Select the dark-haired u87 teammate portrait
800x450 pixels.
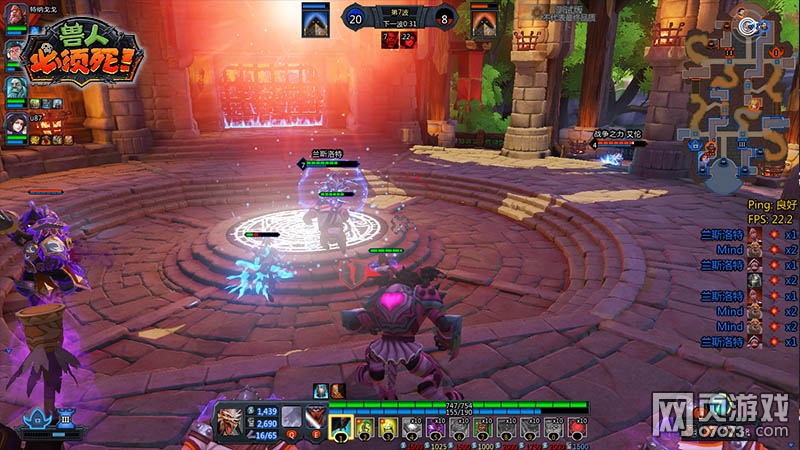[16, 124]
